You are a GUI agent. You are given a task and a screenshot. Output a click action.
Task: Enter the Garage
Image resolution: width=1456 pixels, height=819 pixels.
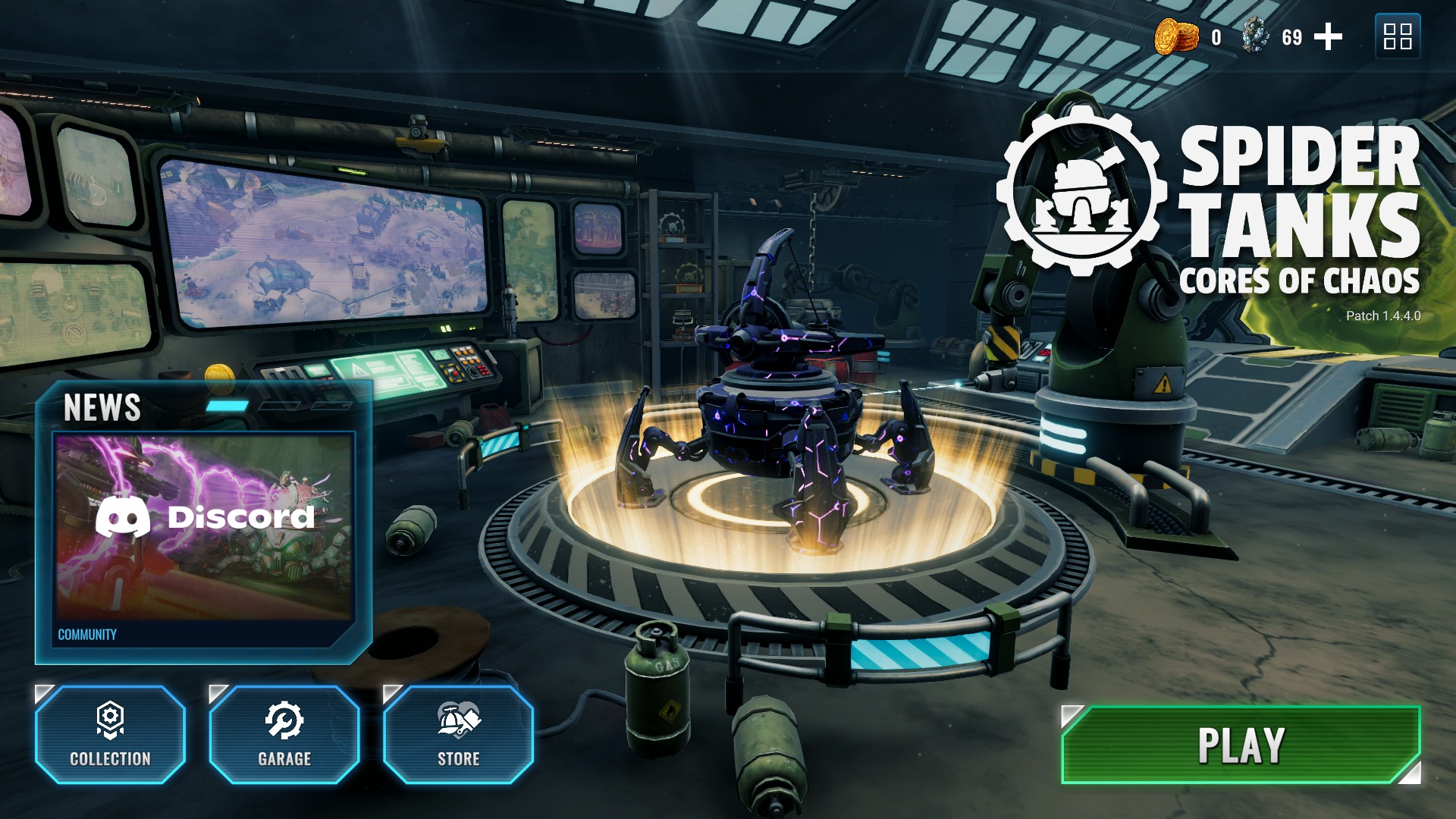284,734
